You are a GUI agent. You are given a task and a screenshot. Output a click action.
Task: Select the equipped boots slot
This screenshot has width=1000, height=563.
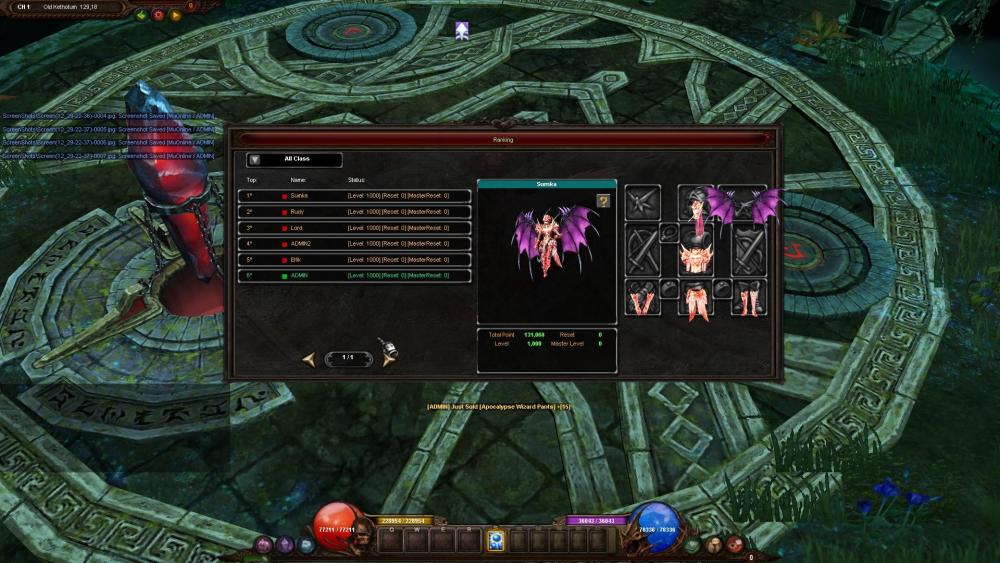coord(748,298)
